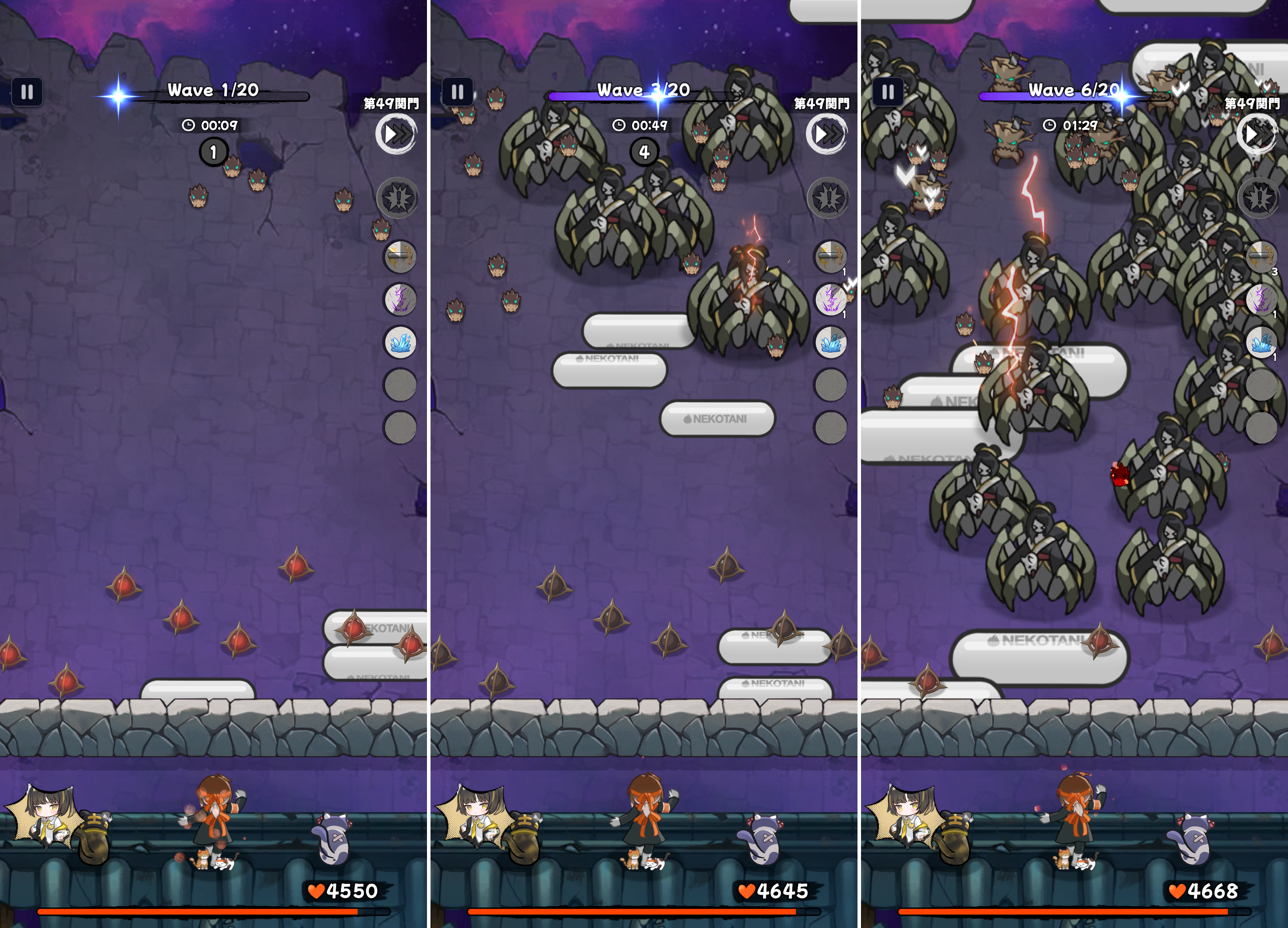The width and height of the screenshot is (1288, 928).
Task: Toggle fast-forward speed in the 00:49 timer screenshot
Action: pyautogui.click(x=827, y=134)
